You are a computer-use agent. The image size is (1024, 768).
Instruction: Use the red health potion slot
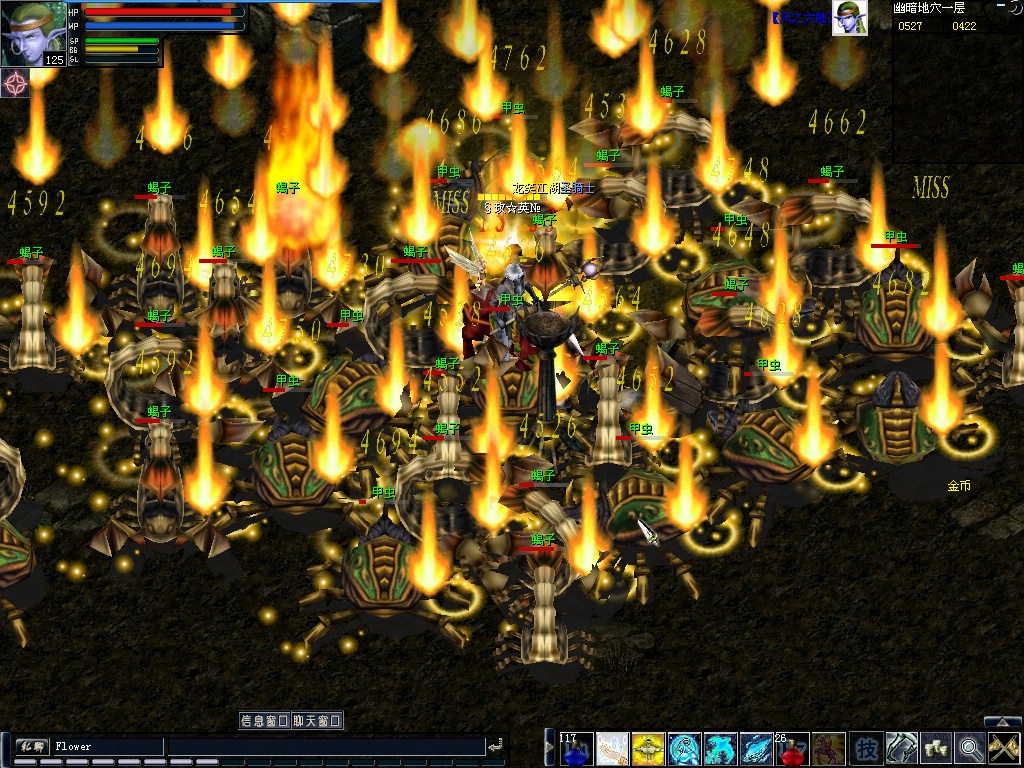[792, 748]
